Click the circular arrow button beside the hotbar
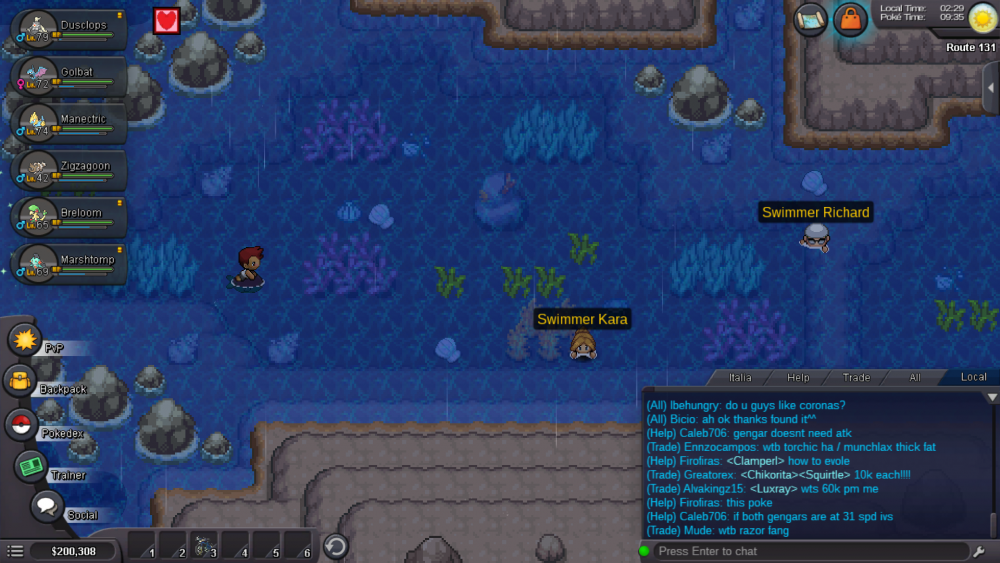 tap(337, 546)
